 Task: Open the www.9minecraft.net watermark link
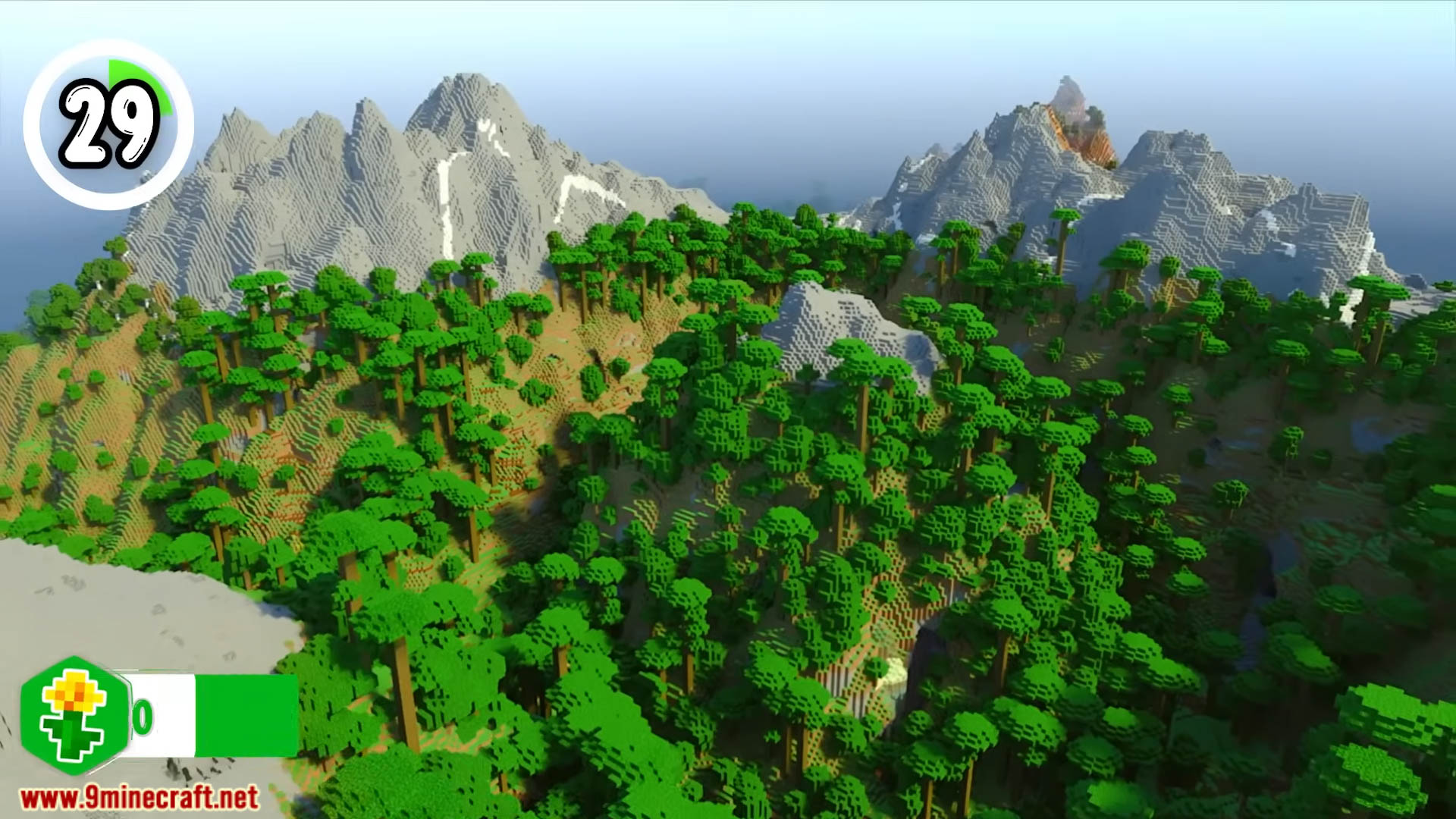pos(140,798)
